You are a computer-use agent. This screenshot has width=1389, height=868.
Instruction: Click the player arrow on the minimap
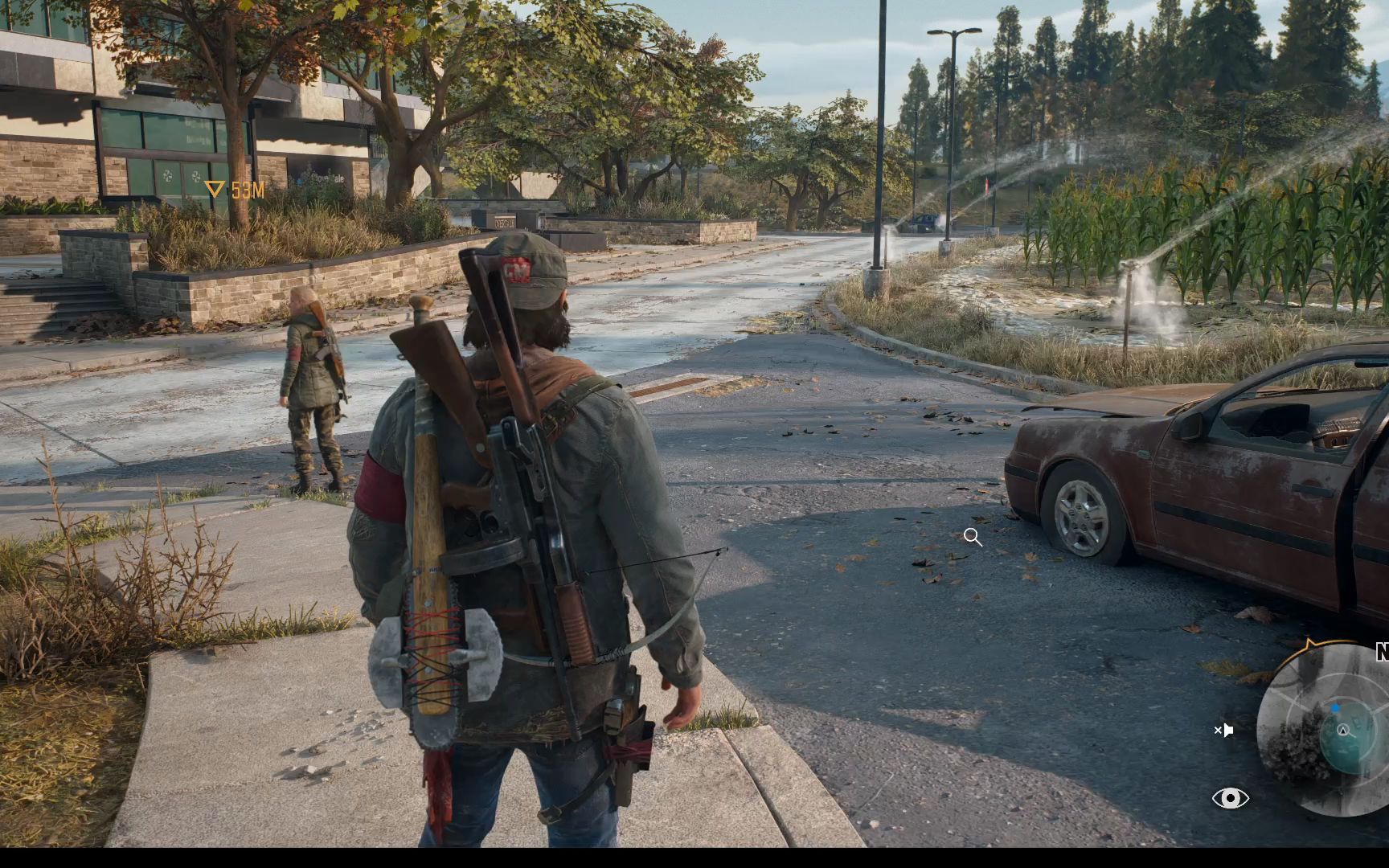point(1342,730)
